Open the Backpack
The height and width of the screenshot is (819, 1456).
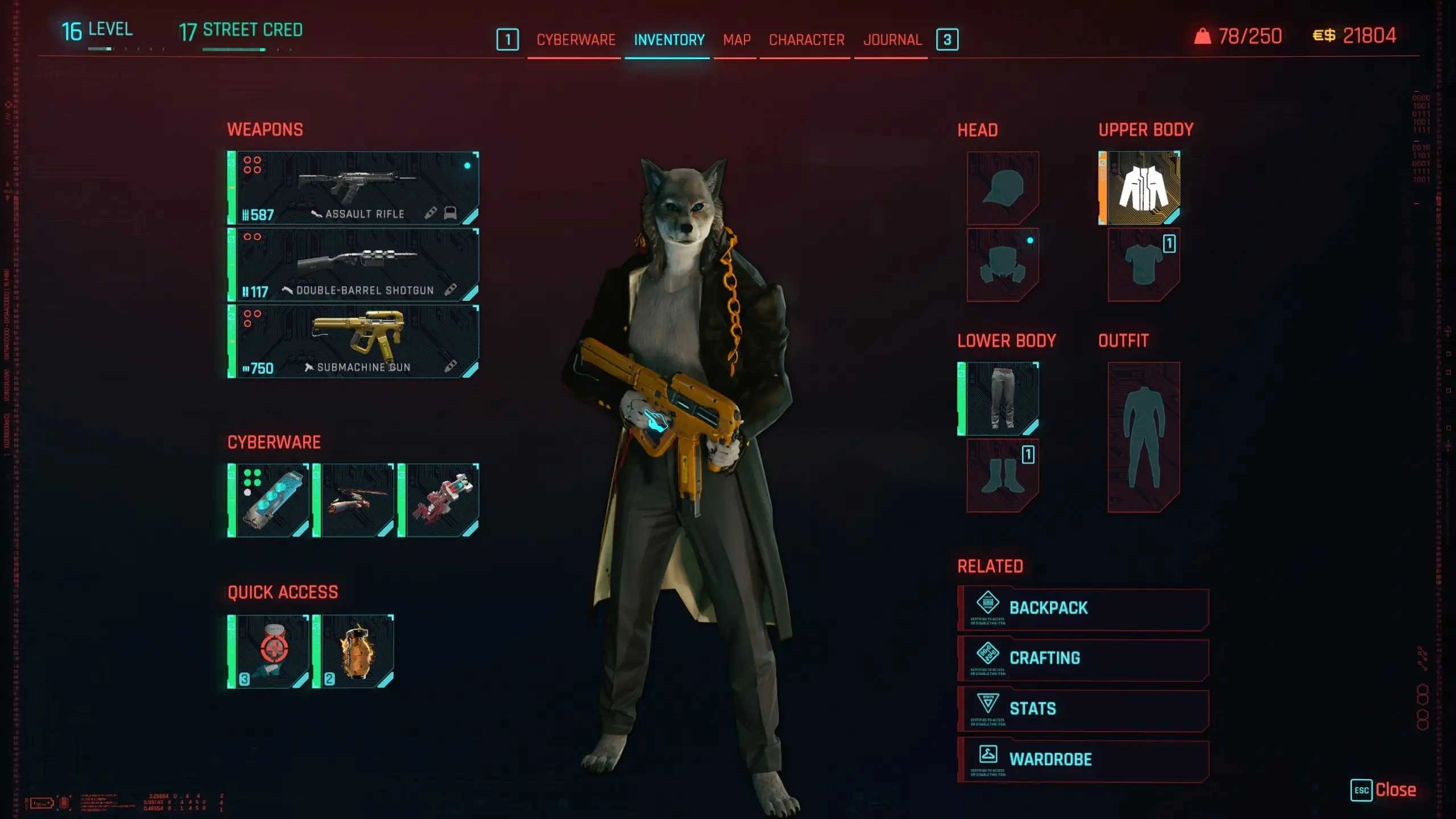tap(1083, 608)
